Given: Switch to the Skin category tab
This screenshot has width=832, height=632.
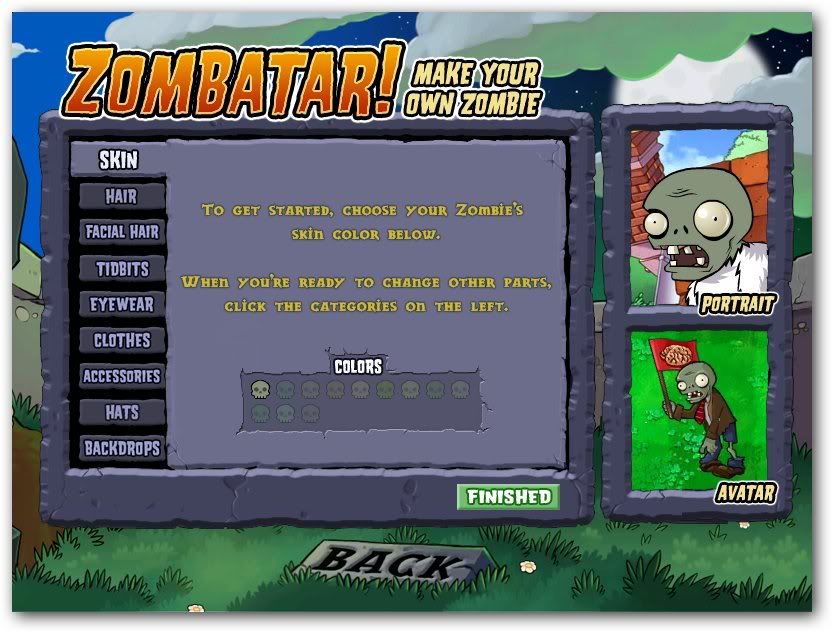Looking at the screenshot, I should pos(118,159).
